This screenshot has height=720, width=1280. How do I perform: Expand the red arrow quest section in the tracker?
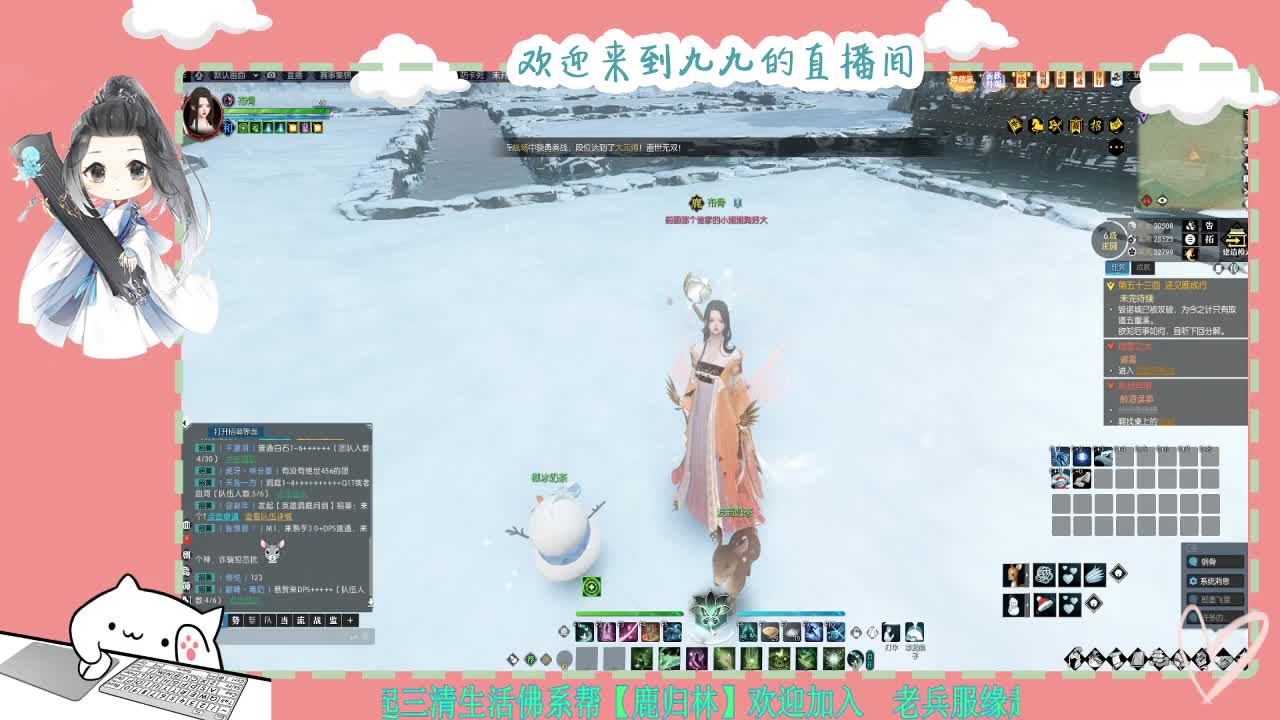pos(1110,347)
